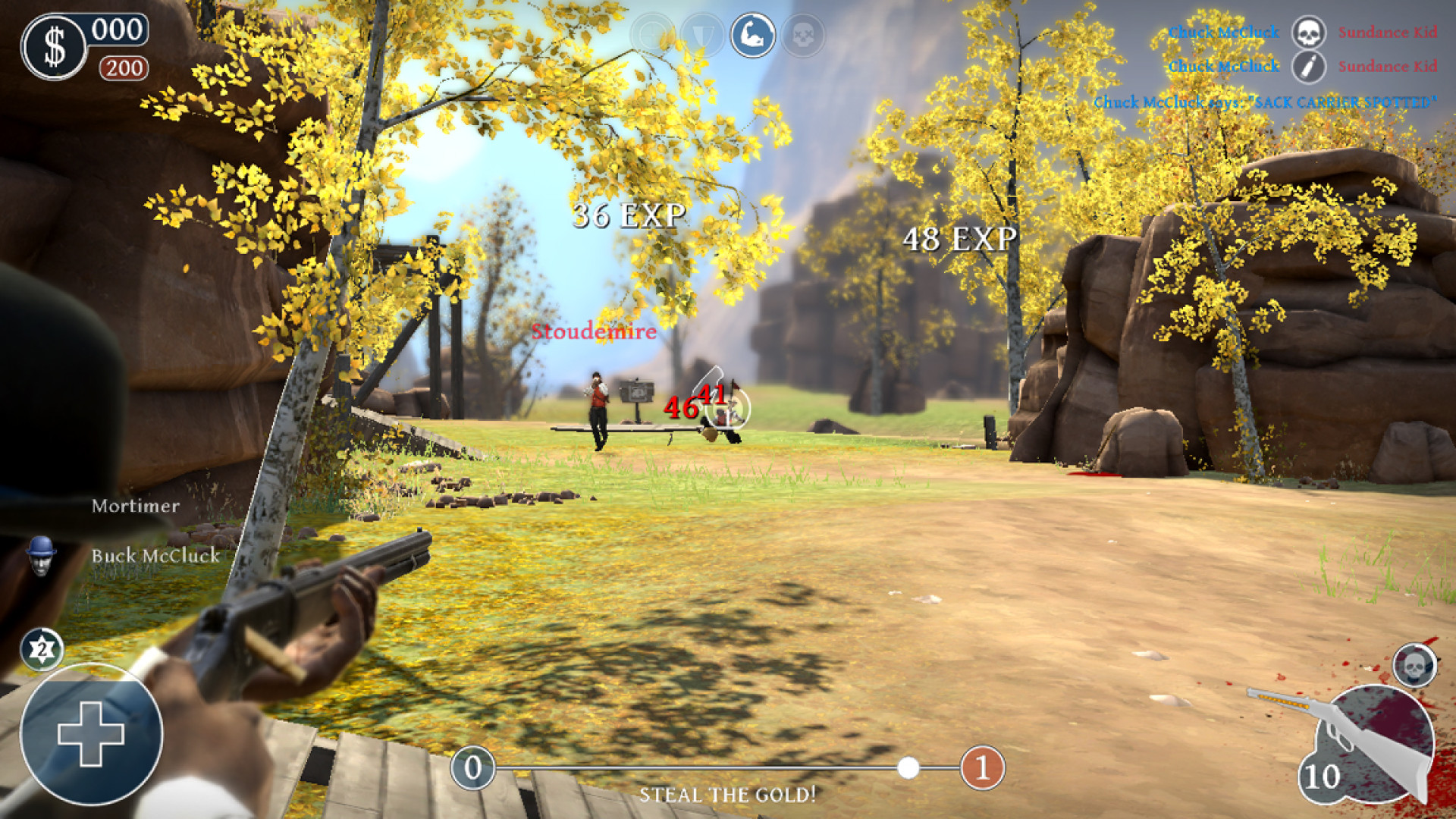Select teammate Mortimer in the list
The height and width of the screenshot is (819, 1456).
pyautogui.click(x=136, y=506)
